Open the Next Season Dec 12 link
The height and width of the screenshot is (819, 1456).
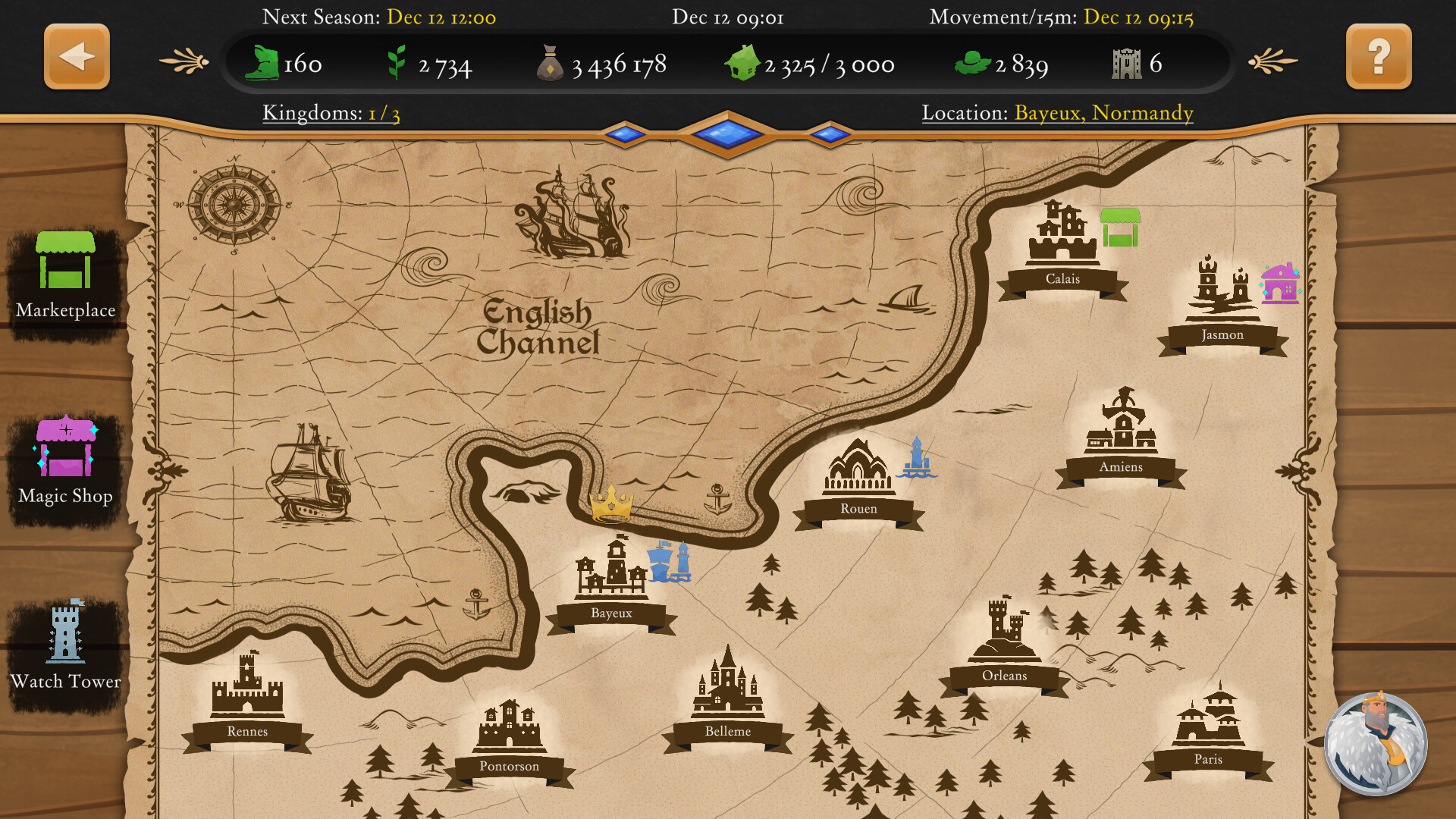click(x=440, y=17)
